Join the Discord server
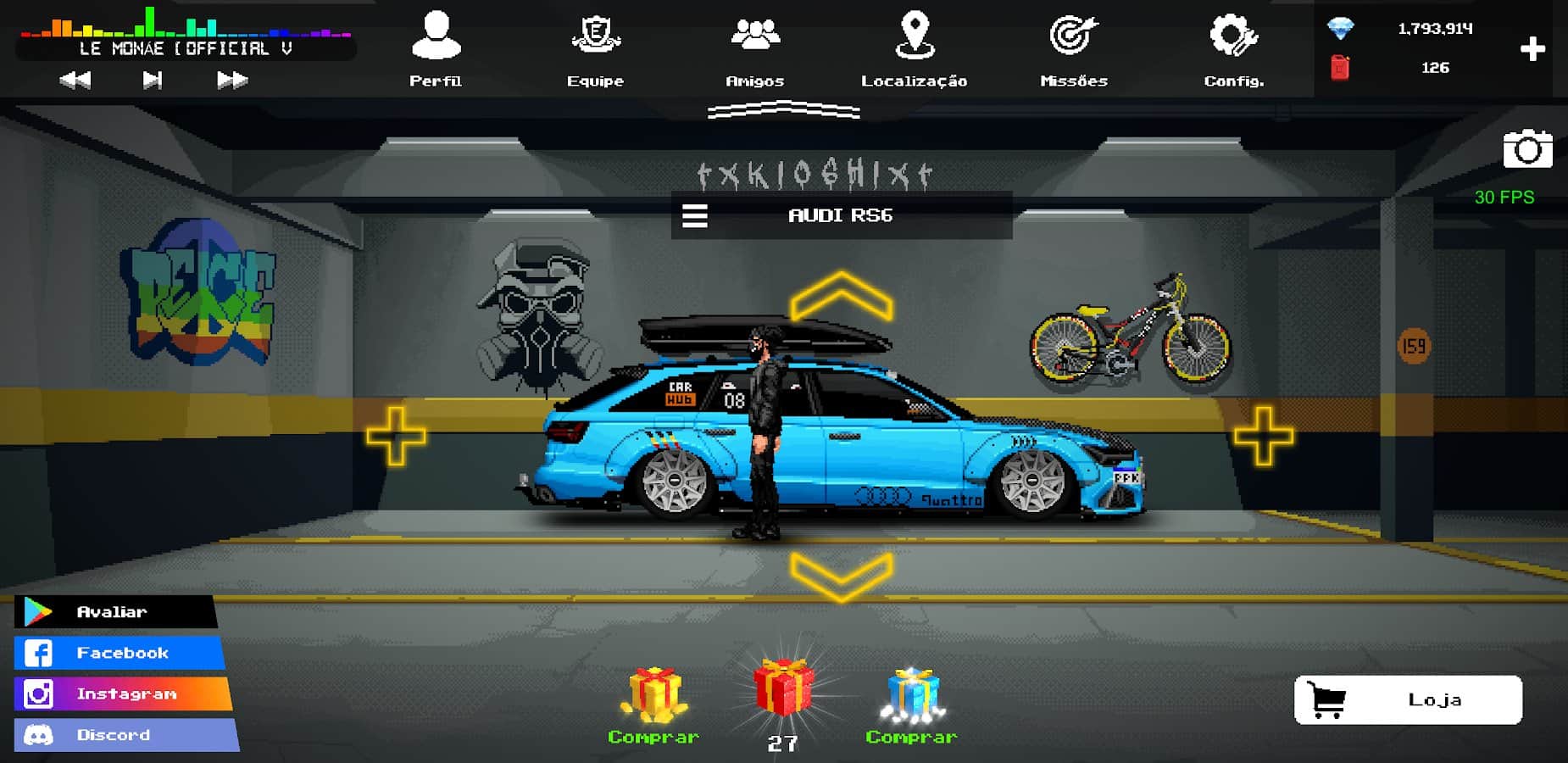Image resolution: width=1568 pixels, height=763 pixels. (x=125, y=735)
